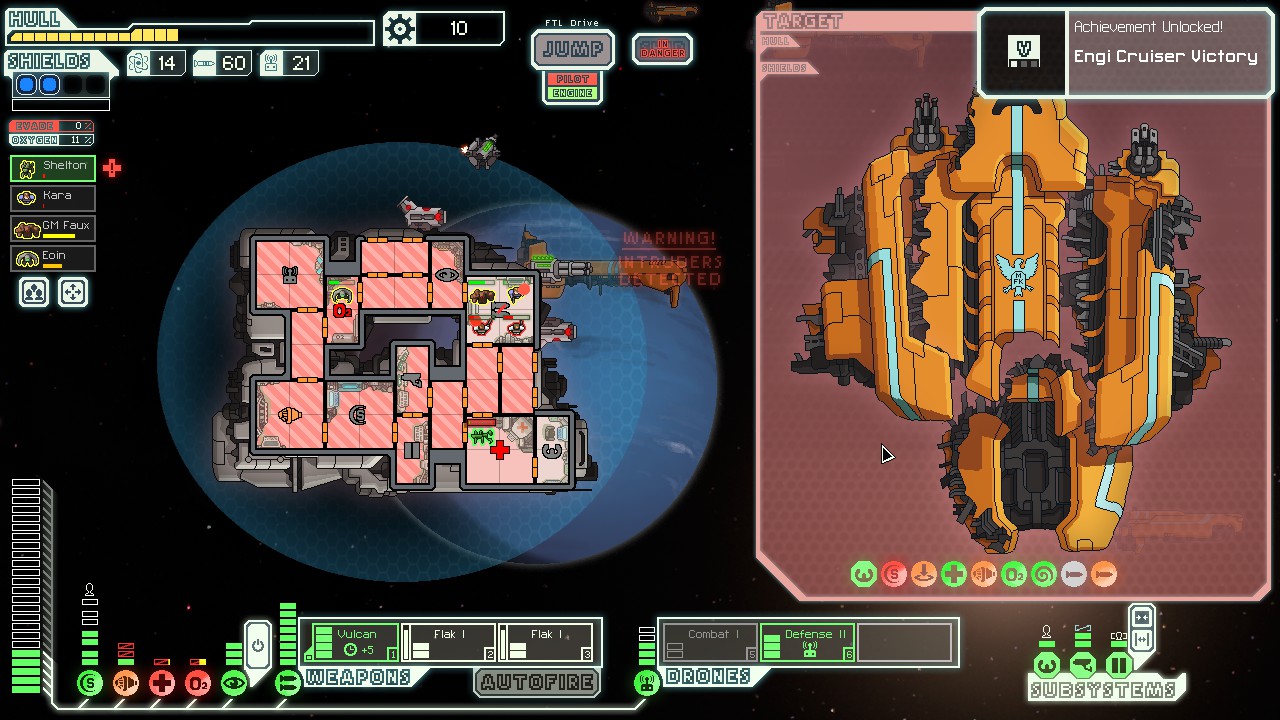The image size is (1280, 720).
Task: Select the Oxygen O2 system icon
Action: 197,682
